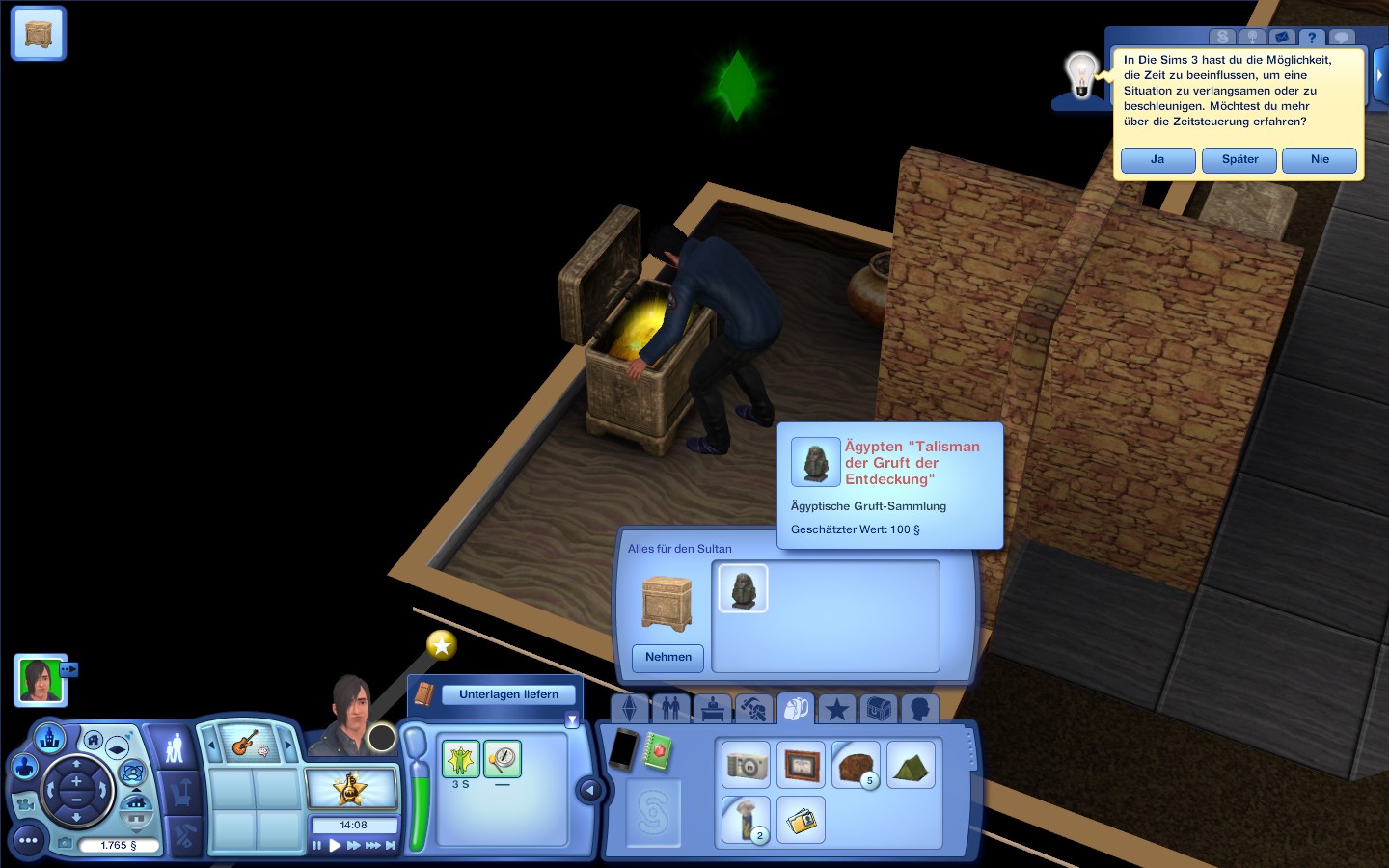
Task: Select the Egyptian talisman relic in the chest
Action: point(743,588)
